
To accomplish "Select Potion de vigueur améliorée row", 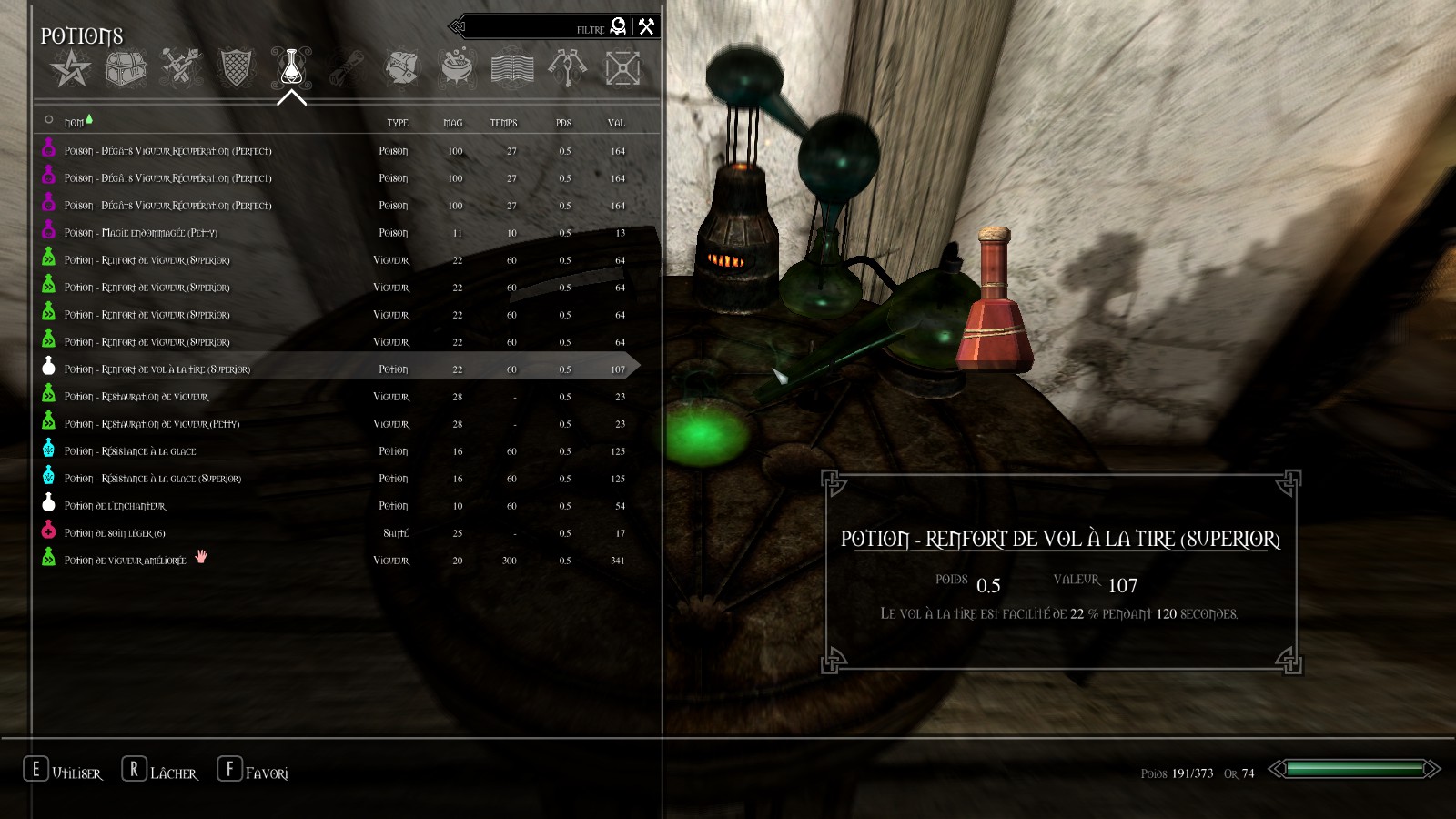I will 125,561.
